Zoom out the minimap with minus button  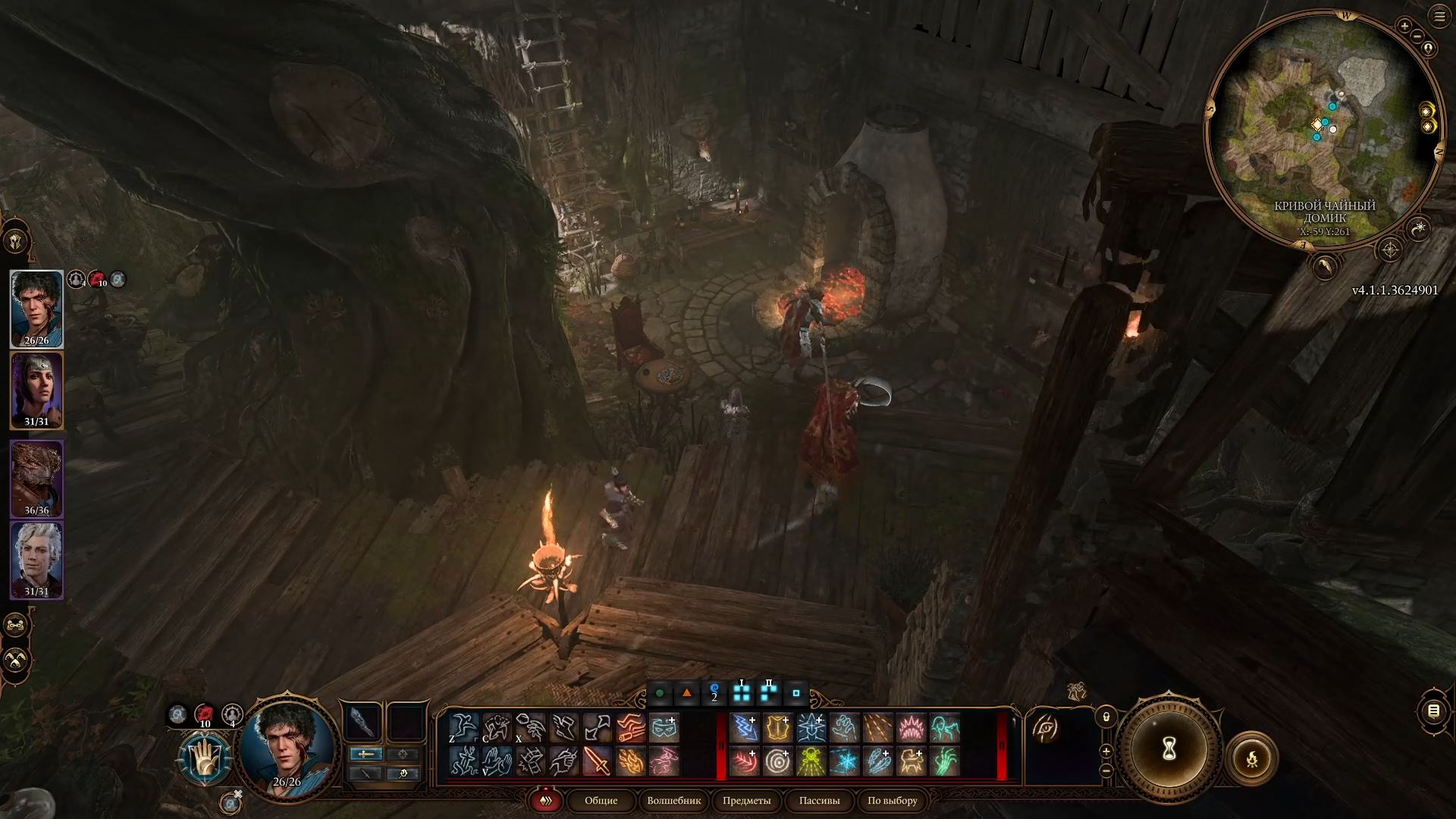tap(1417, 36)
